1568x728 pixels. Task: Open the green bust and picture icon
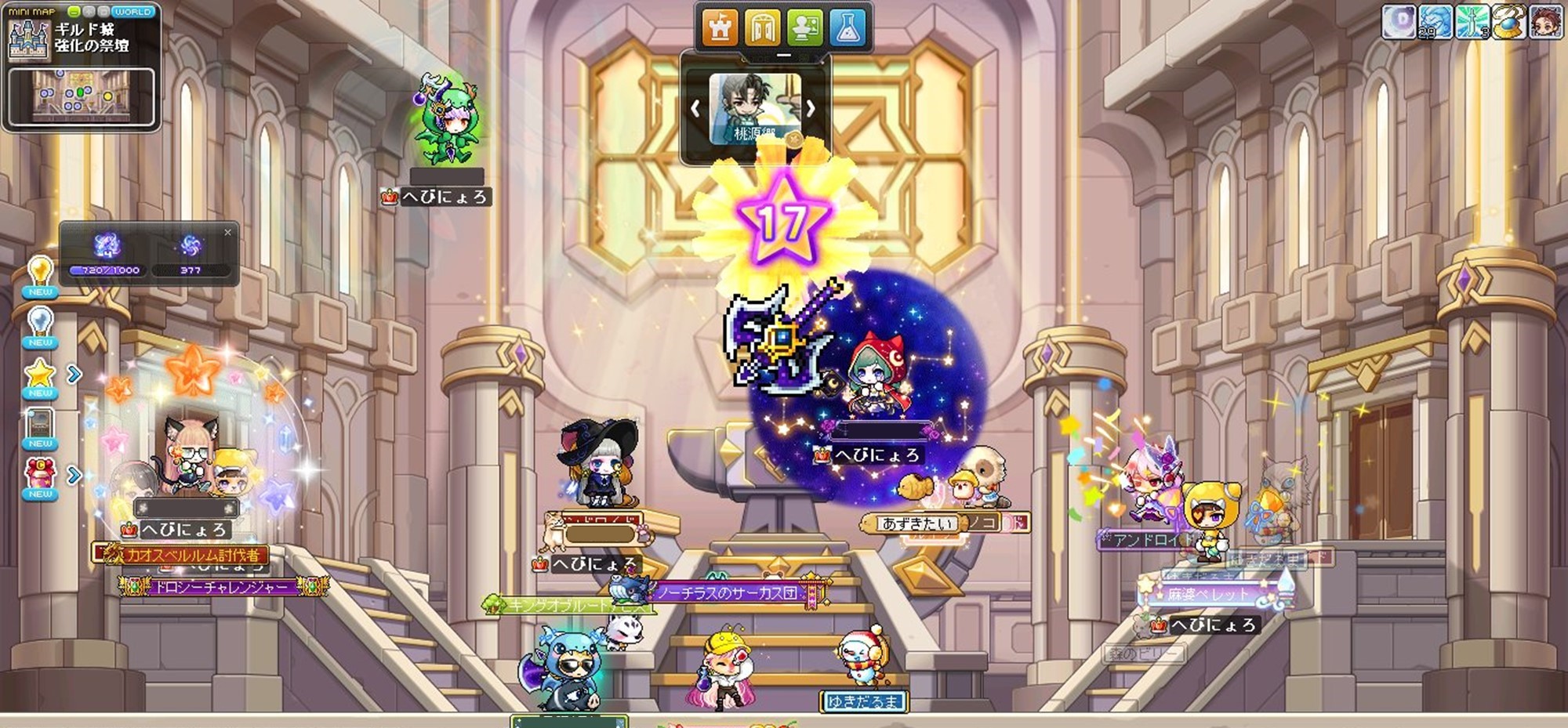(x=805, y=28)
